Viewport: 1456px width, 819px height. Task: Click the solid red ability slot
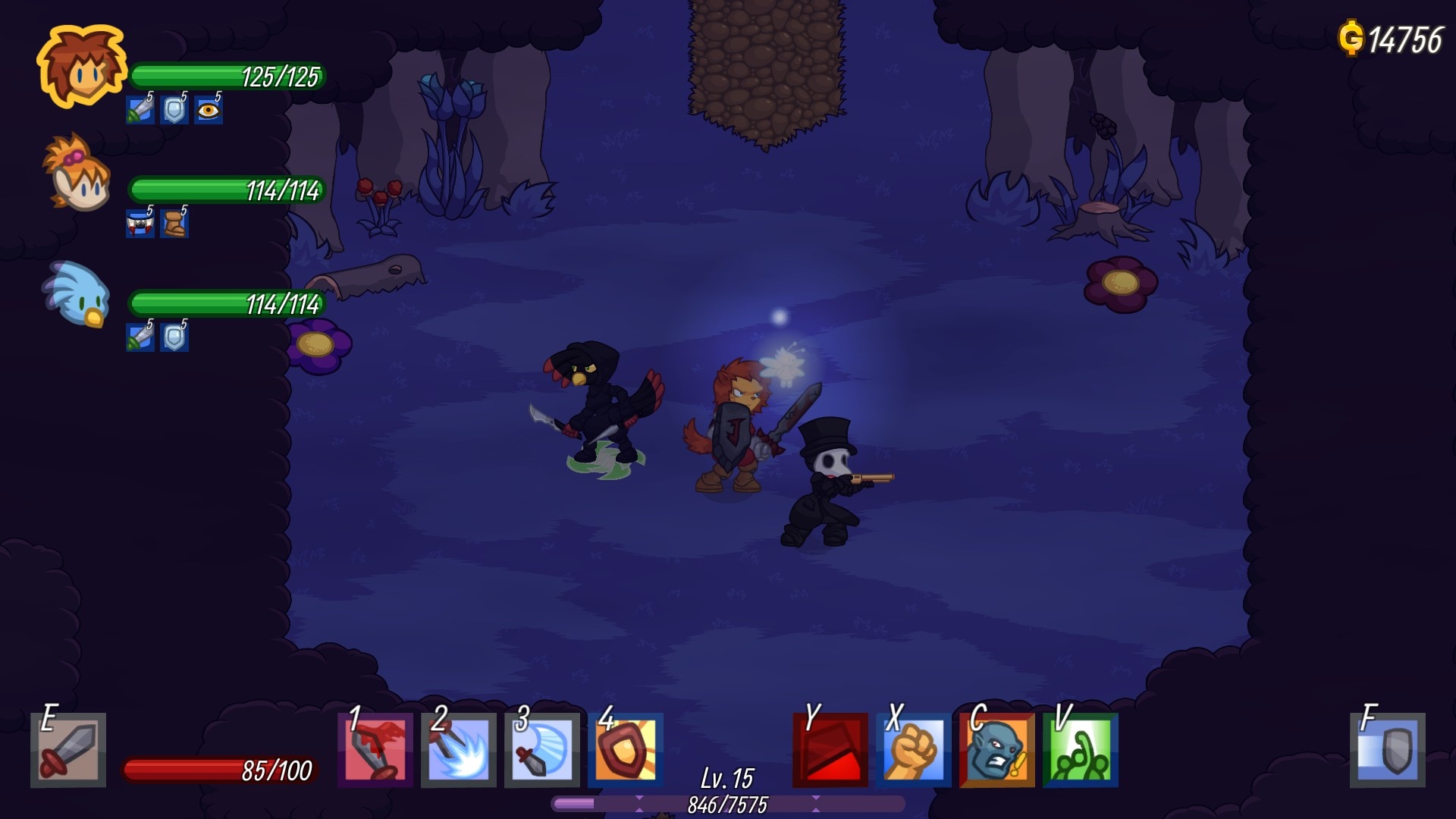click(x=830, y=750)
